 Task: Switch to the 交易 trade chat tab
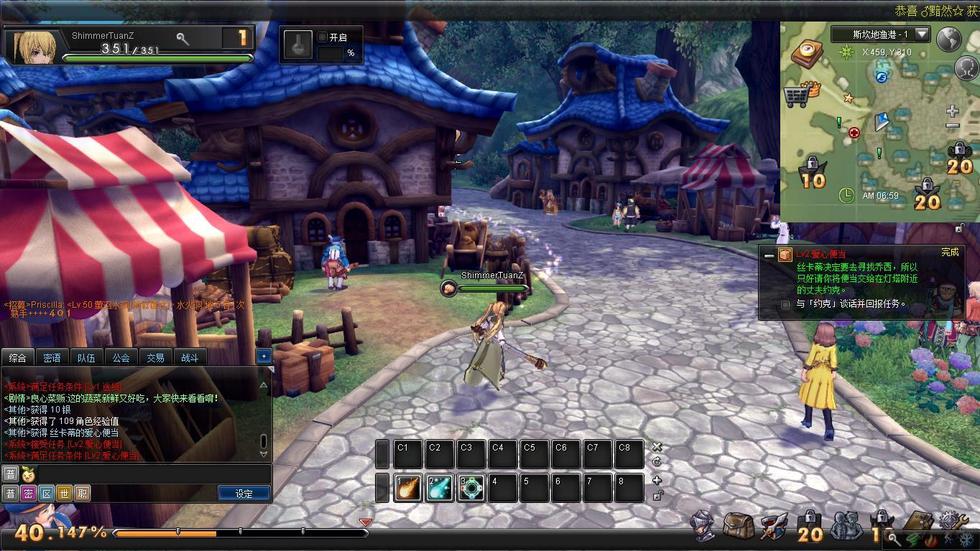click(x=155, y=358)
